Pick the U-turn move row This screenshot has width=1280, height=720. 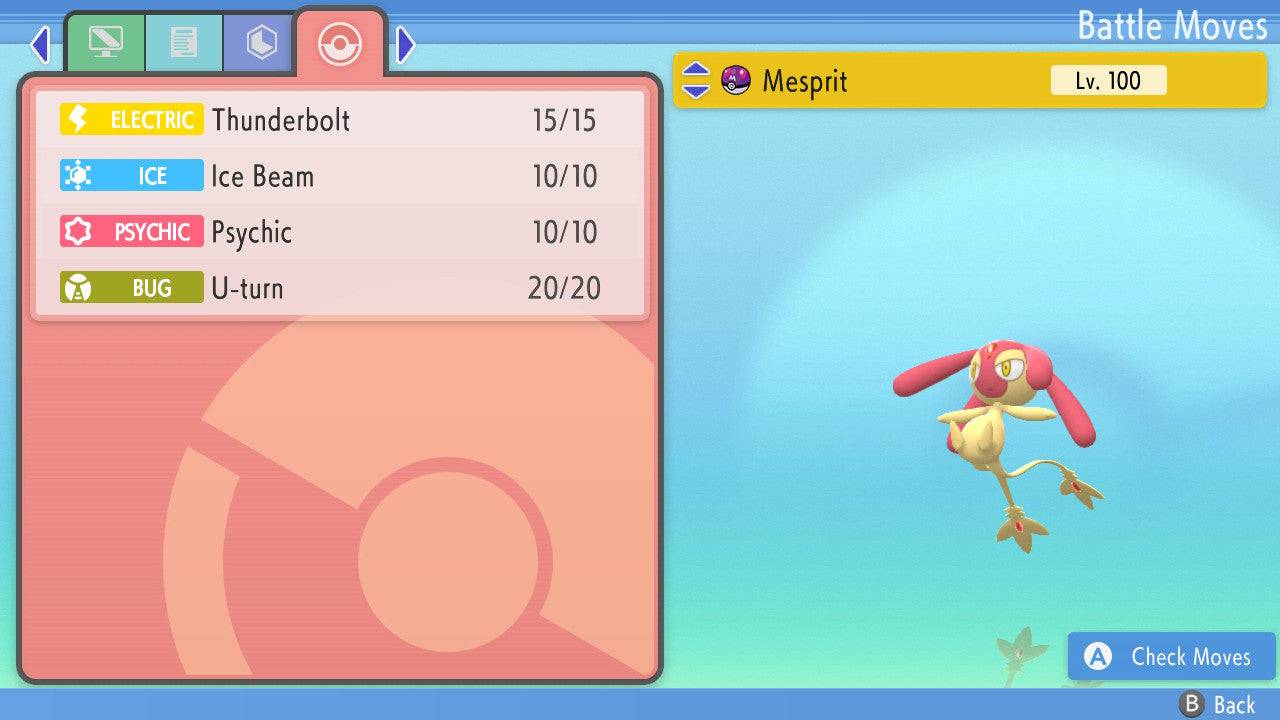coord(340,288)
